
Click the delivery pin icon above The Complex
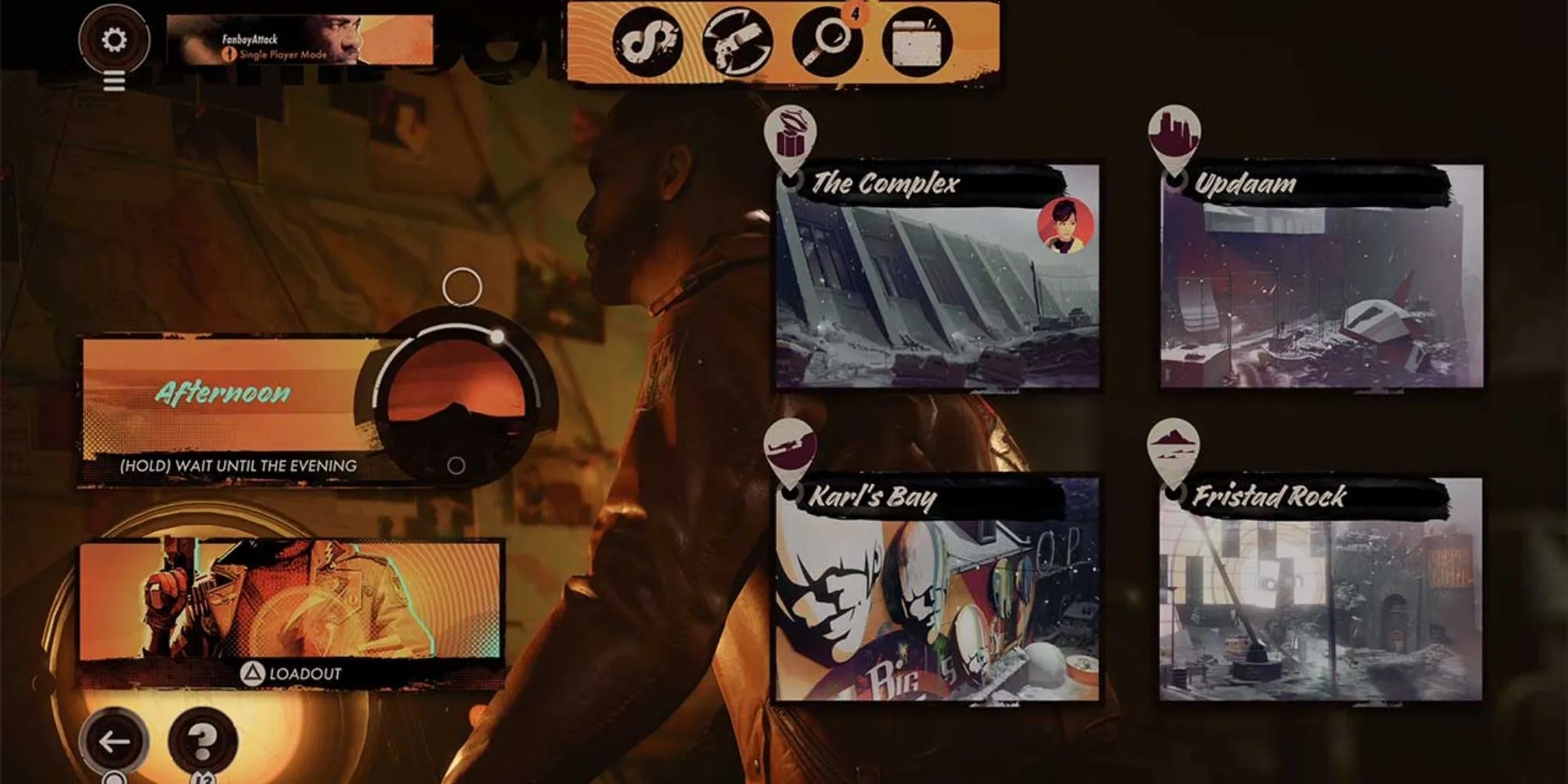tap(793, 133)
